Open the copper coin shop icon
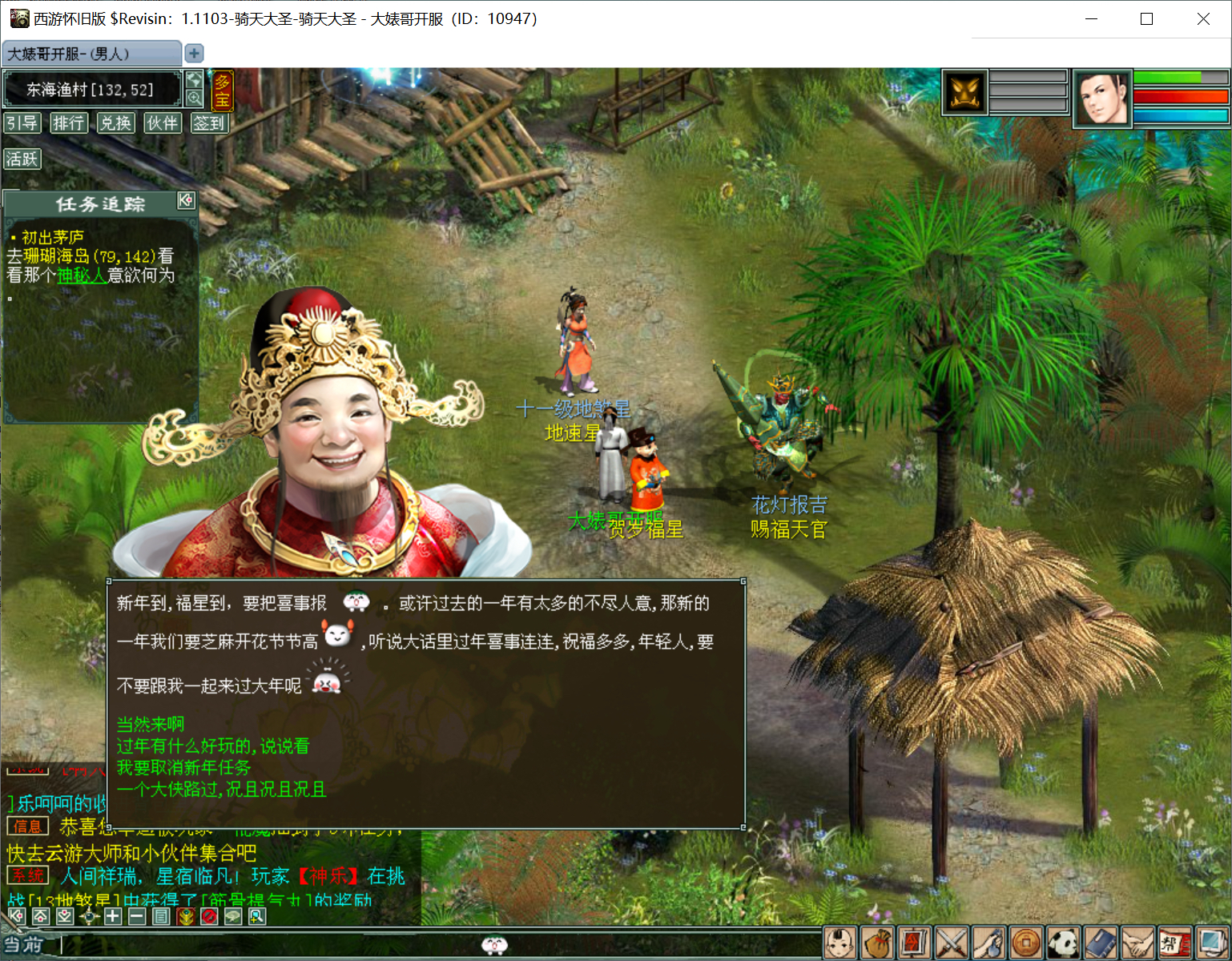Image resolution: width=1232 pixels, height=961 pixels. coord(1027,941)
